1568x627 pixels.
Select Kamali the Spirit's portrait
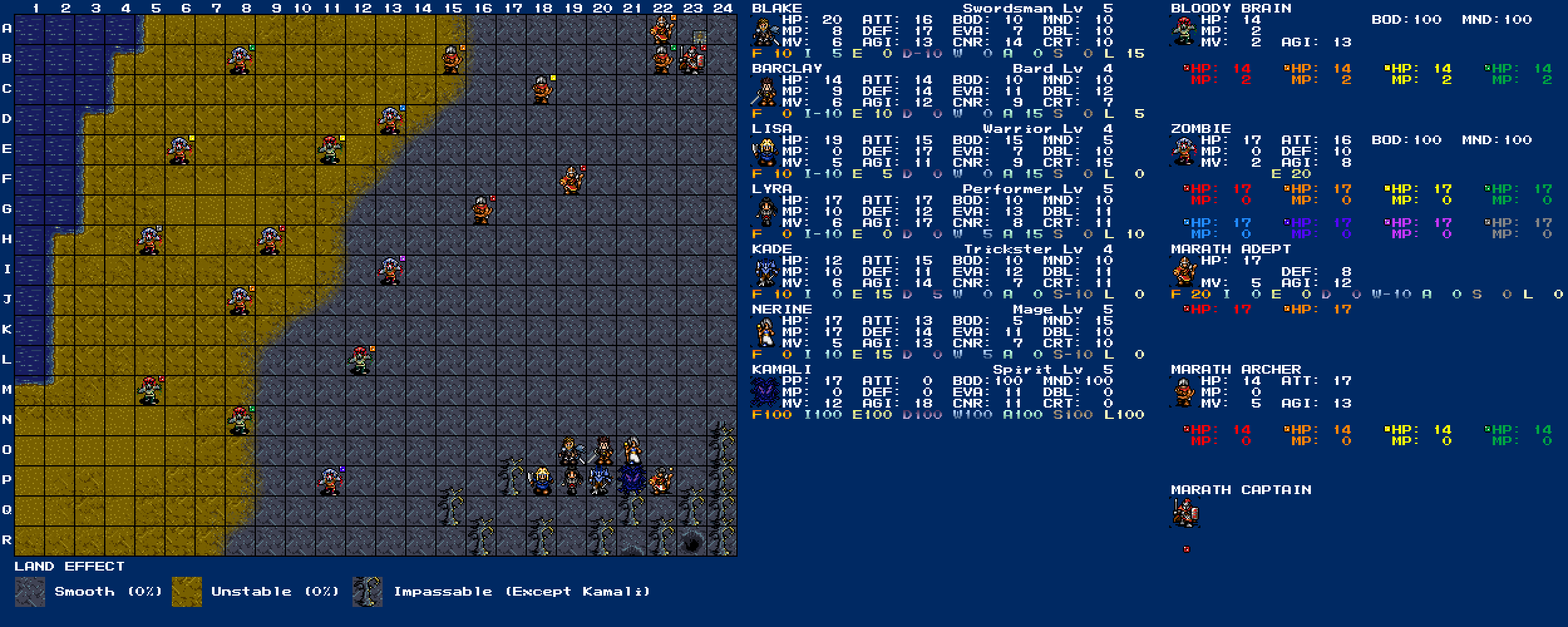(x=765, y=393)
